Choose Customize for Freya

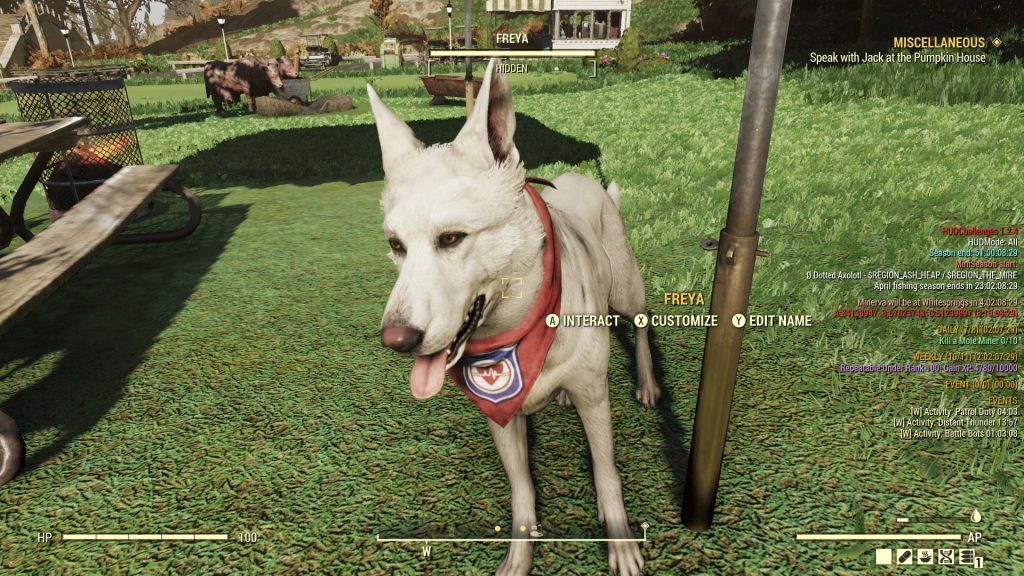[x=675, y=321]
